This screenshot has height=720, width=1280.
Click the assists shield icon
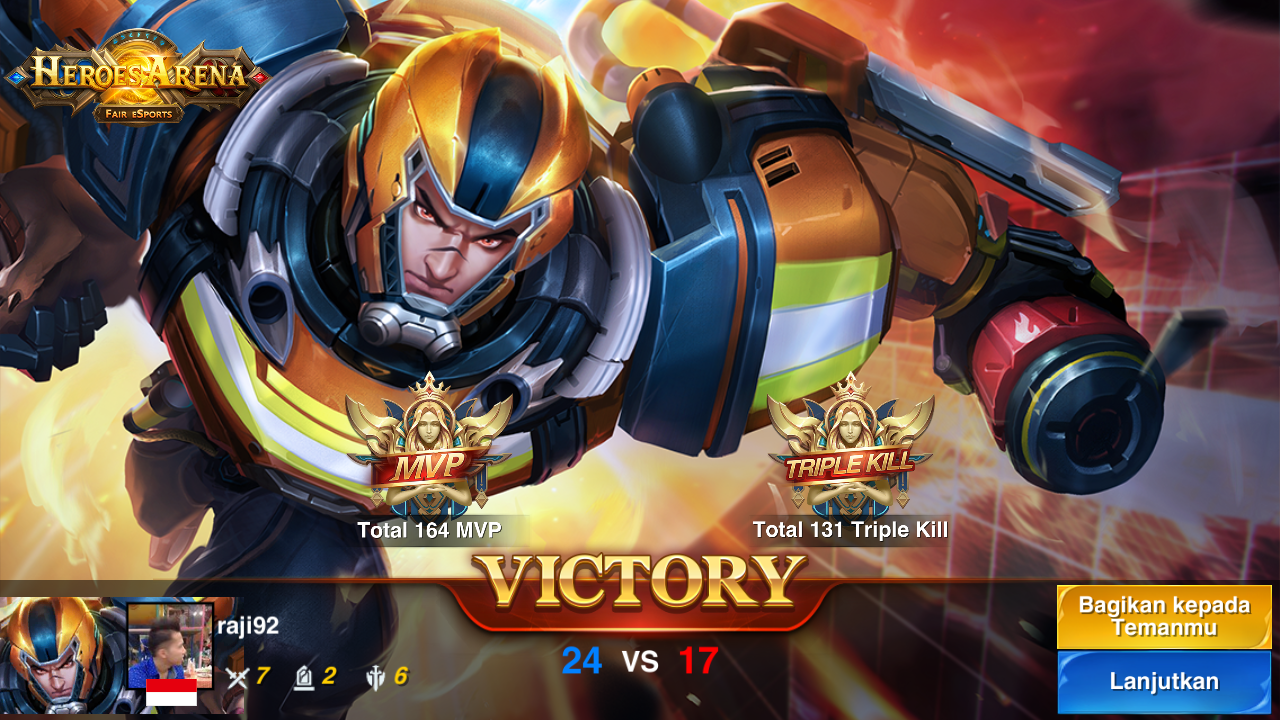(374, 676)
